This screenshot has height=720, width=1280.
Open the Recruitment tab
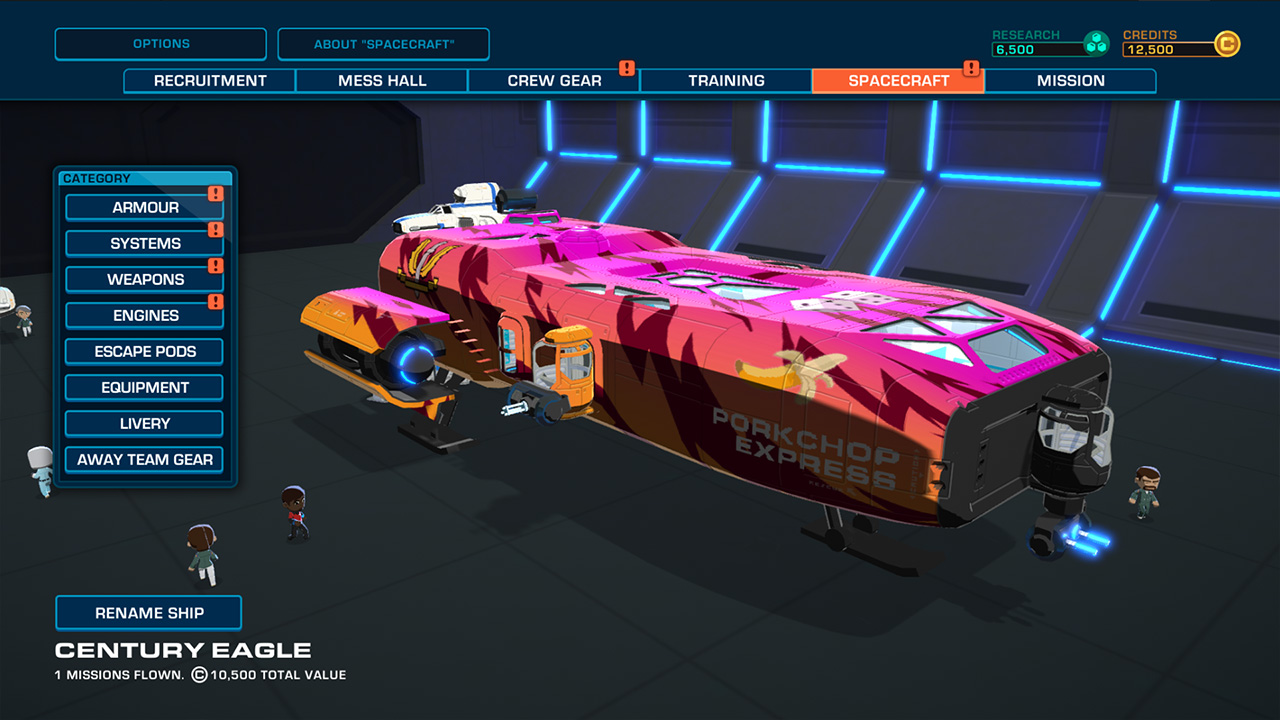click(x=209, y=81)
